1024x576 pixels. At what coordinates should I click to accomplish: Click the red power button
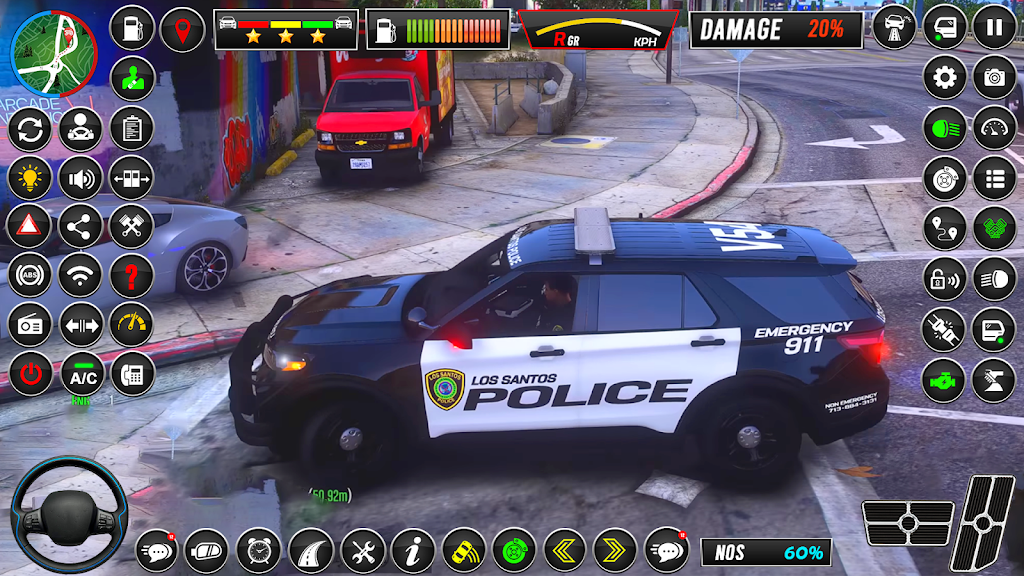(30, 374)
